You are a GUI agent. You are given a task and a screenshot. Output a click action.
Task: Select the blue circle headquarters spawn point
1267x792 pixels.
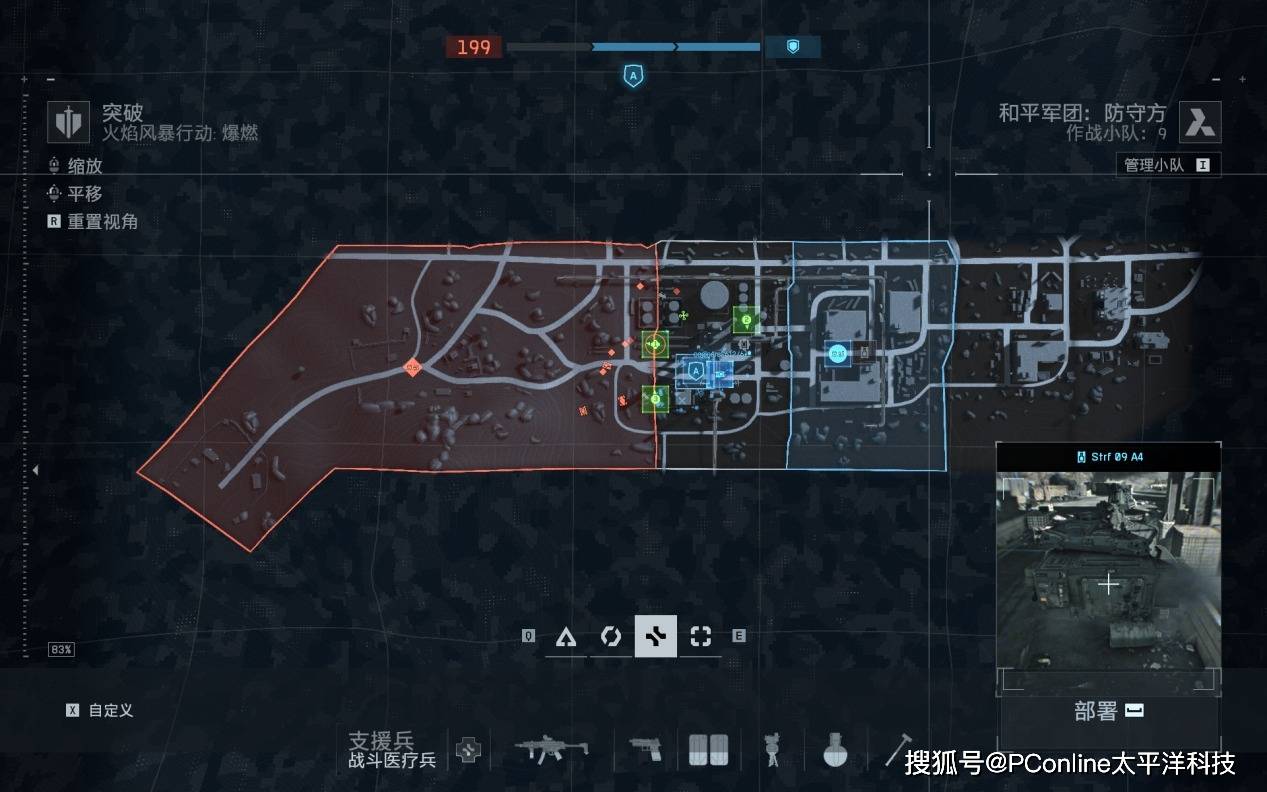(838, 352)
